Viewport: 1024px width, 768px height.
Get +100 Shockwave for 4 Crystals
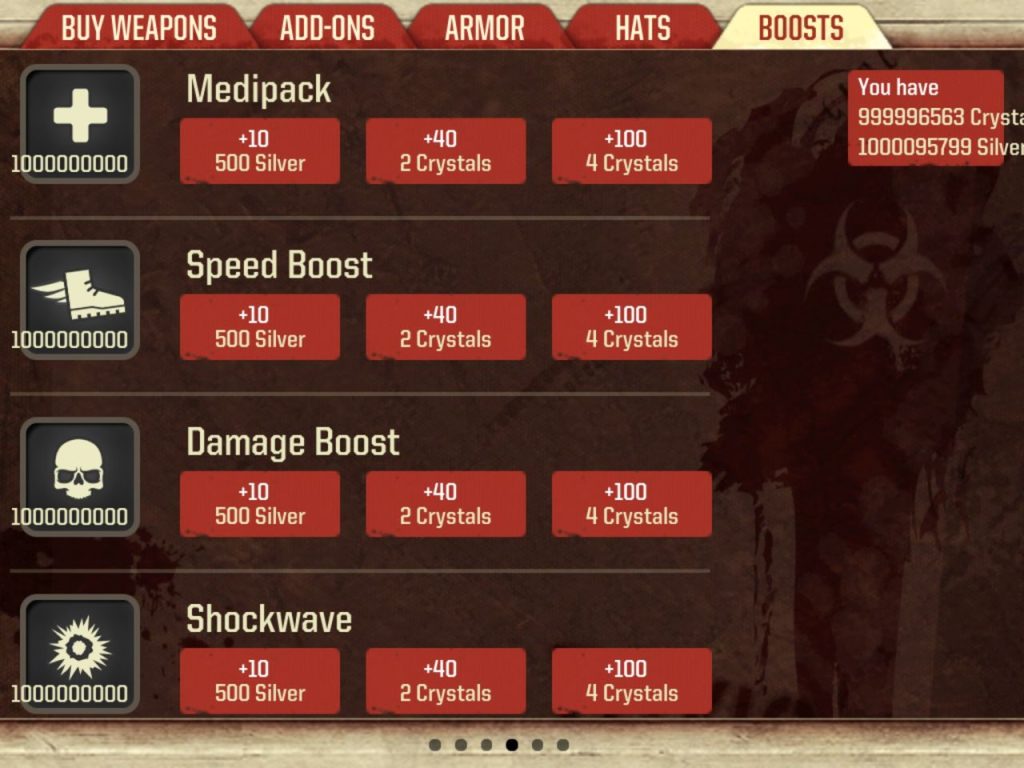(x=632, y=681)
